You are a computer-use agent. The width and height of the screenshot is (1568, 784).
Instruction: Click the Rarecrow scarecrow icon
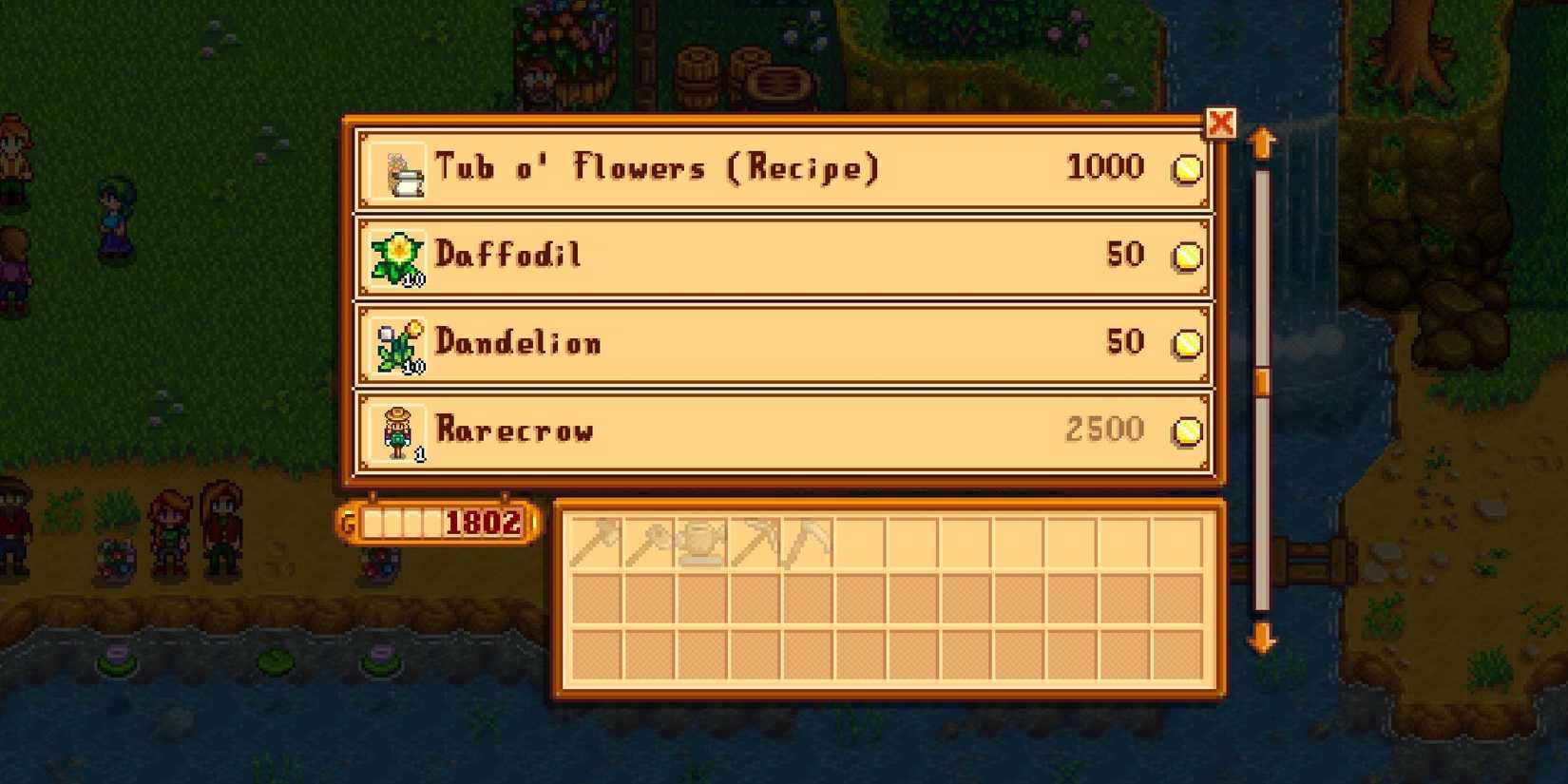pyautogui.click(x=397, y=430)
